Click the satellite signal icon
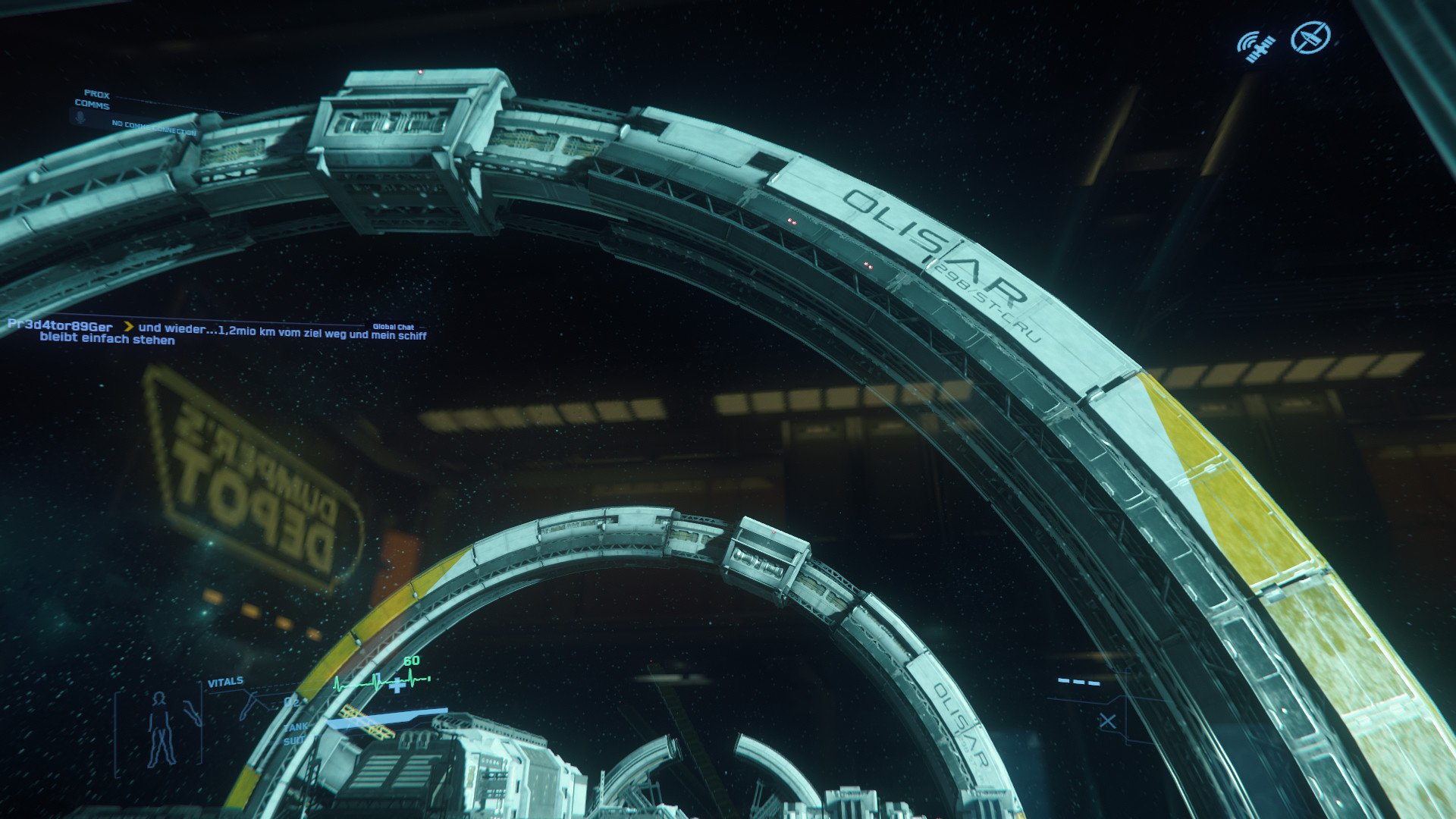This screenshot has width=1456, height=819. coord(1256,46)
